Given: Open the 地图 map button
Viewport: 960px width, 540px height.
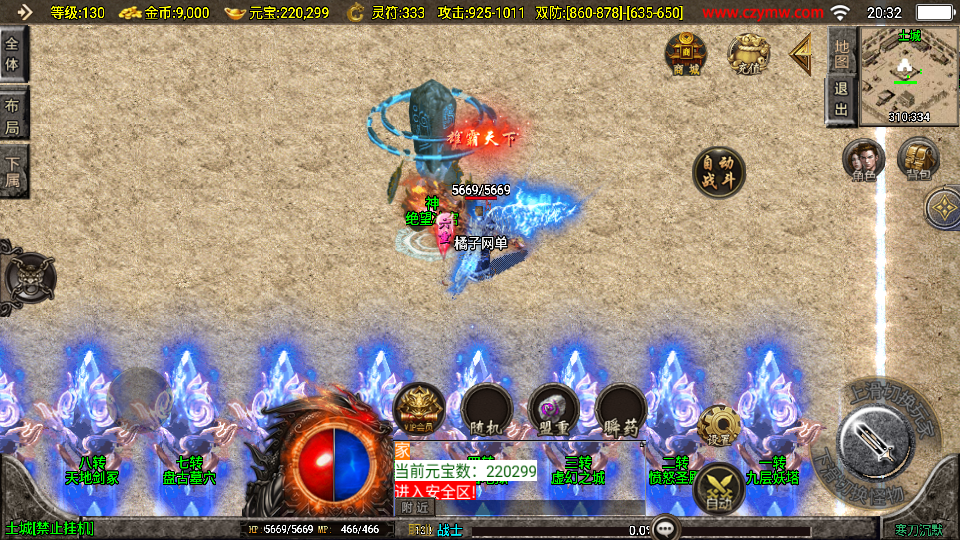Looking at the screenshot, I should 841,50.
